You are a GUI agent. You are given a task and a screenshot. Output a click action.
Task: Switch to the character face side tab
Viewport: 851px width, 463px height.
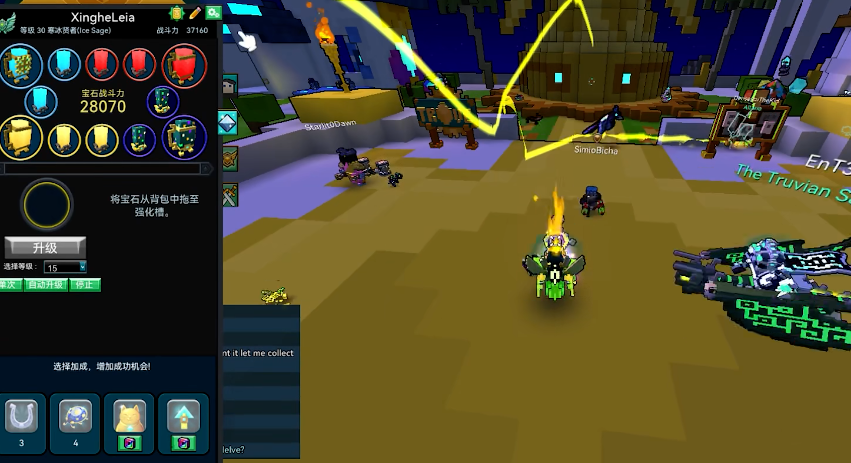coord(227,88)
